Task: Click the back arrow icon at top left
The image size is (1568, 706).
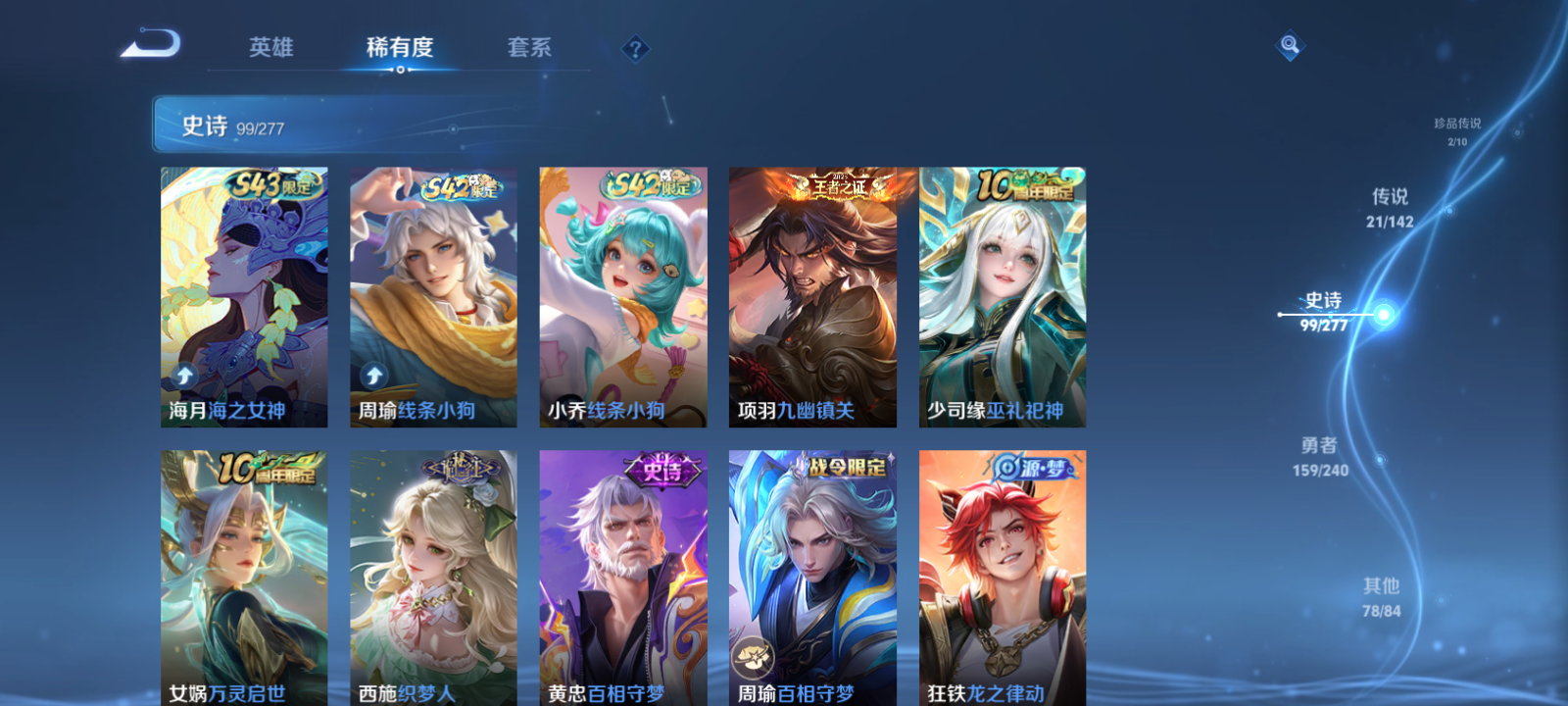Action: point(152,44)
